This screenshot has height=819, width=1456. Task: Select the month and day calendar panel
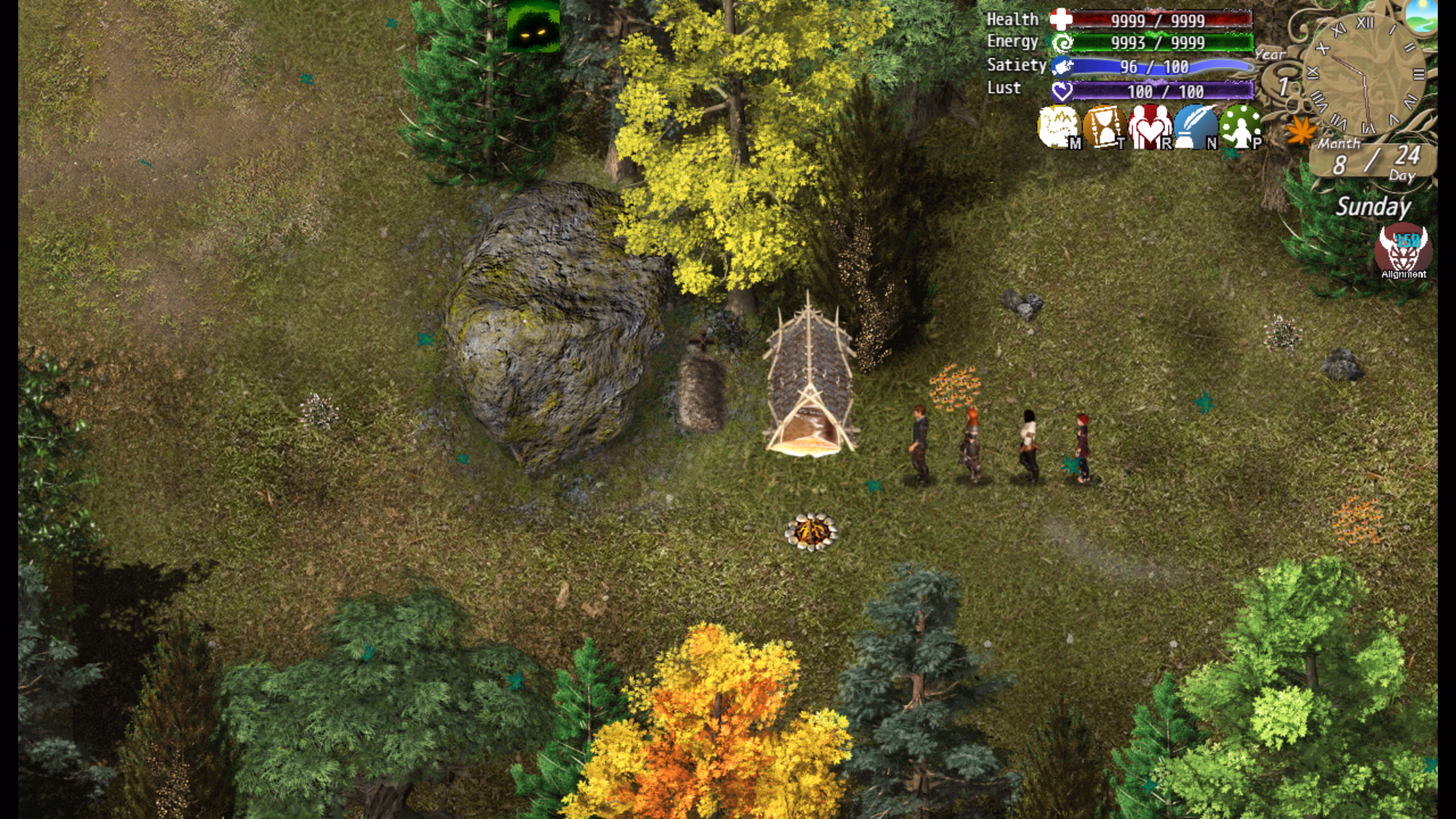[x=1373, y=161]
